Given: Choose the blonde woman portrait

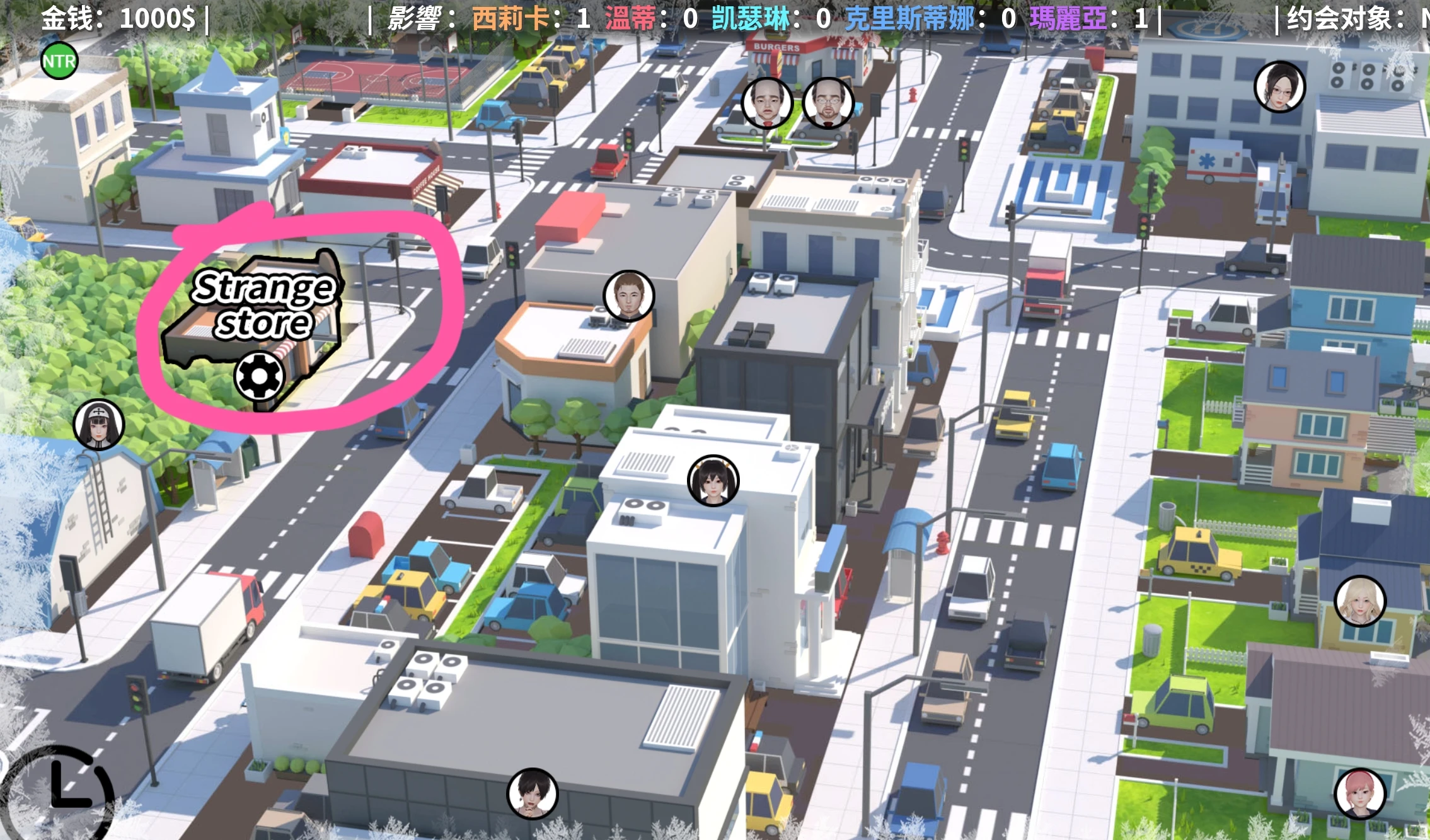Looking at the screenshot, I should click(x=1360, y=601).
